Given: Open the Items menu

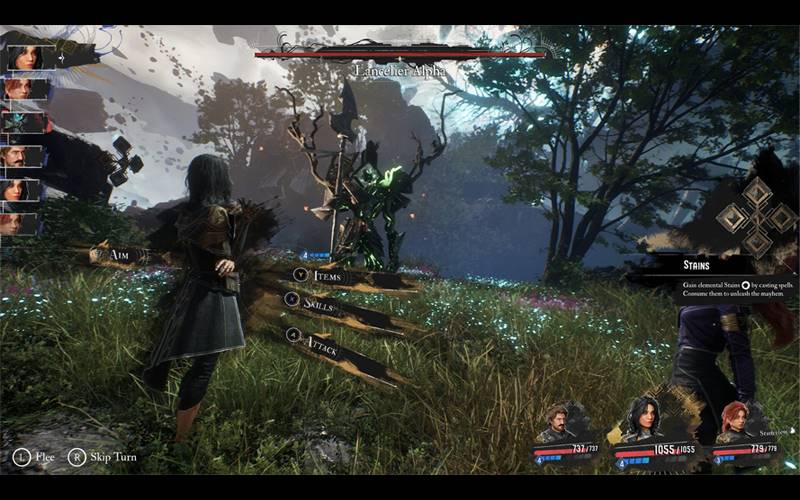Looking at the screenshot, I should point(326,275).
